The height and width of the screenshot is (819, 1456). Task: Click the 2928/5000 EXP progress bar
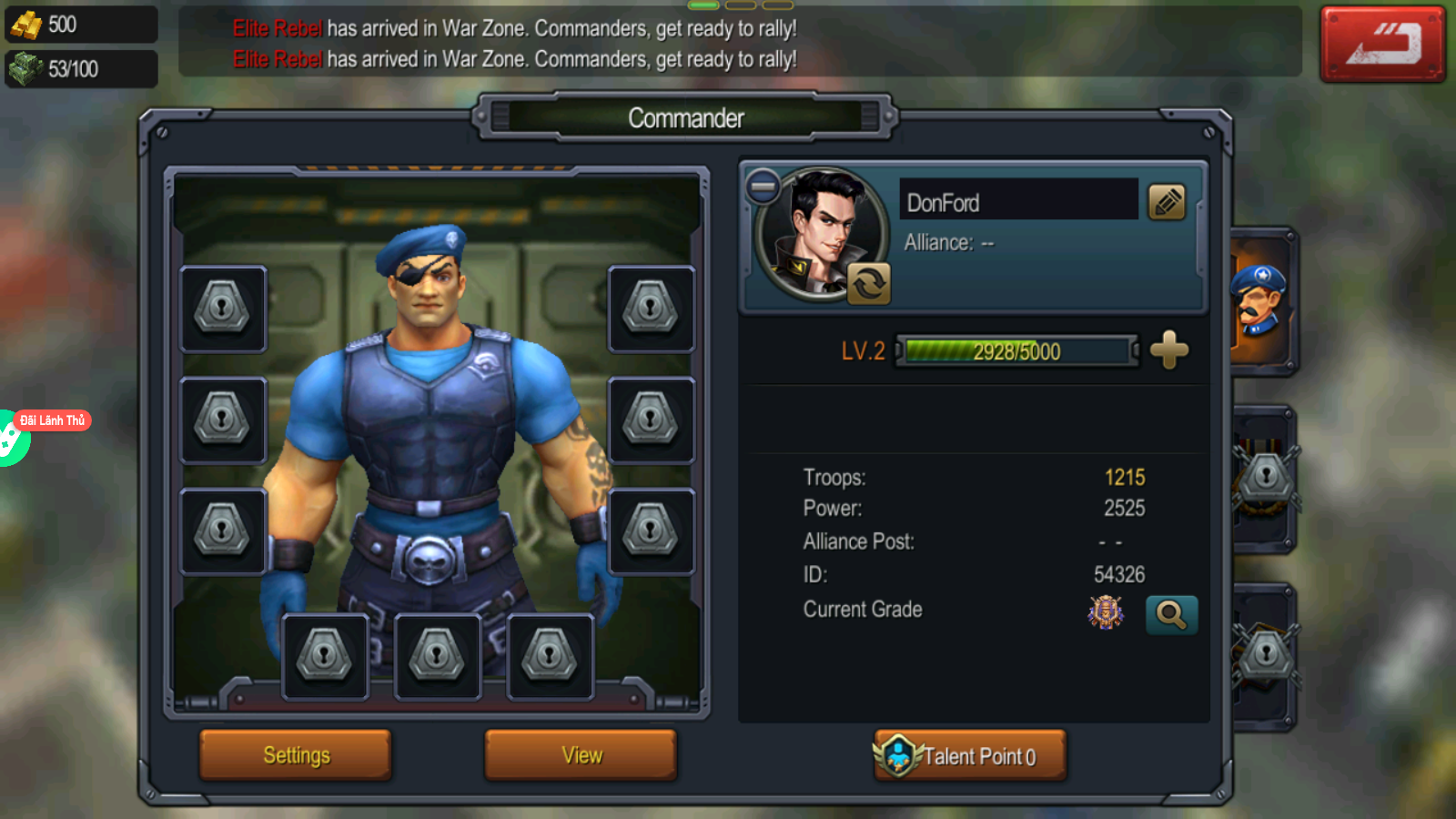1016,351
